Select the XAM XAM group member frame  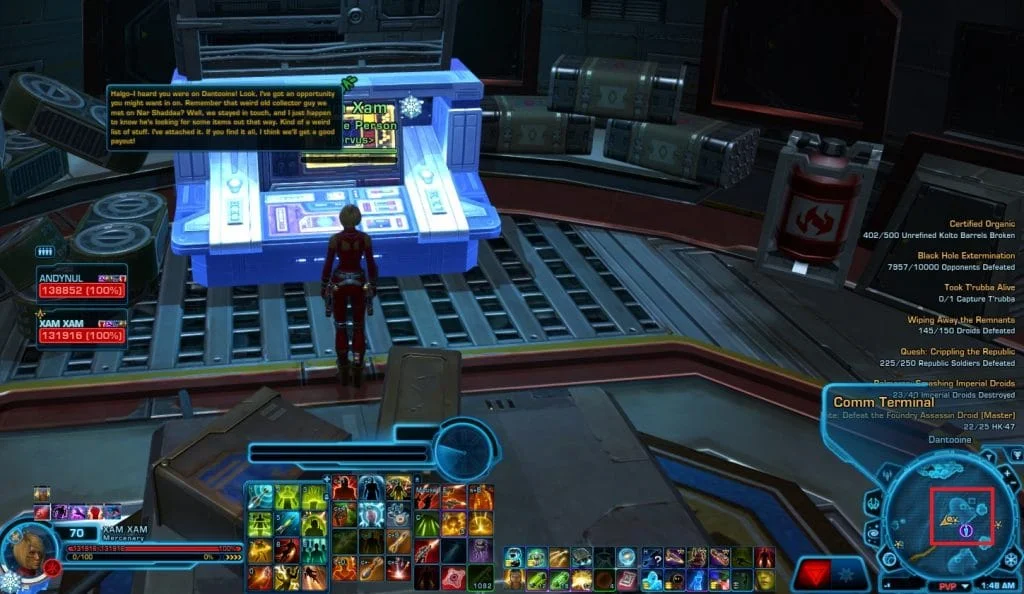click(x=80, y=328)
